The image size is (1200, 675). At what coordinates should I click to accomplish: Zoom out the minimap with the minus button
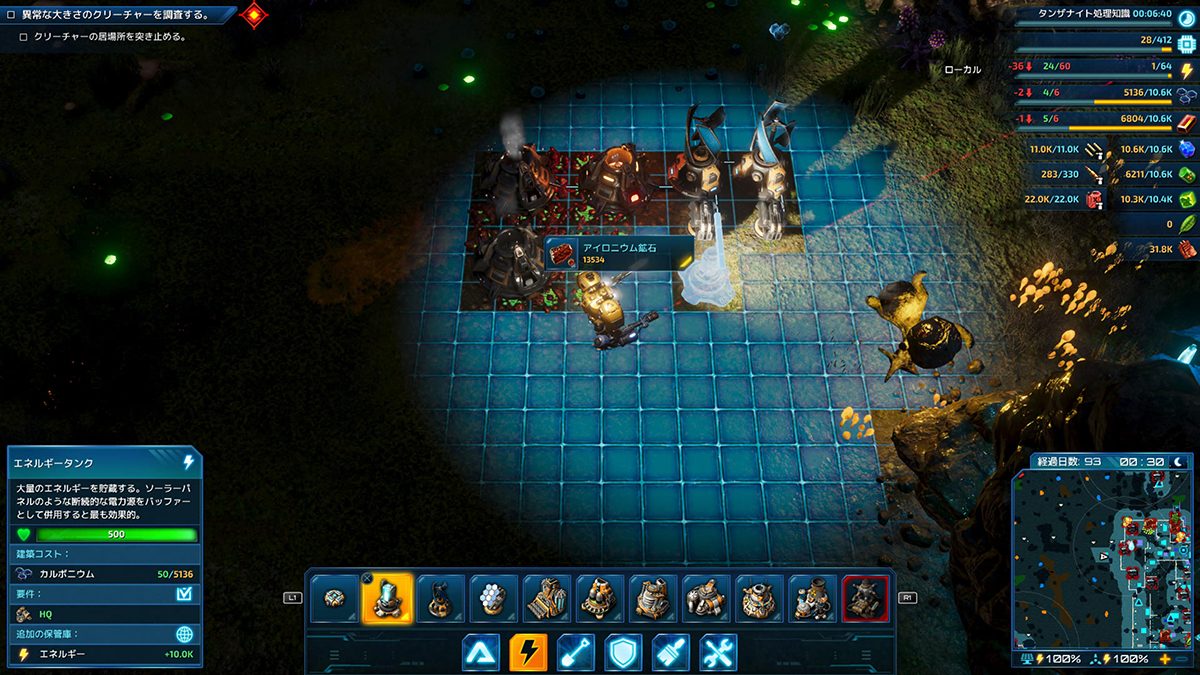(1181, 660)
